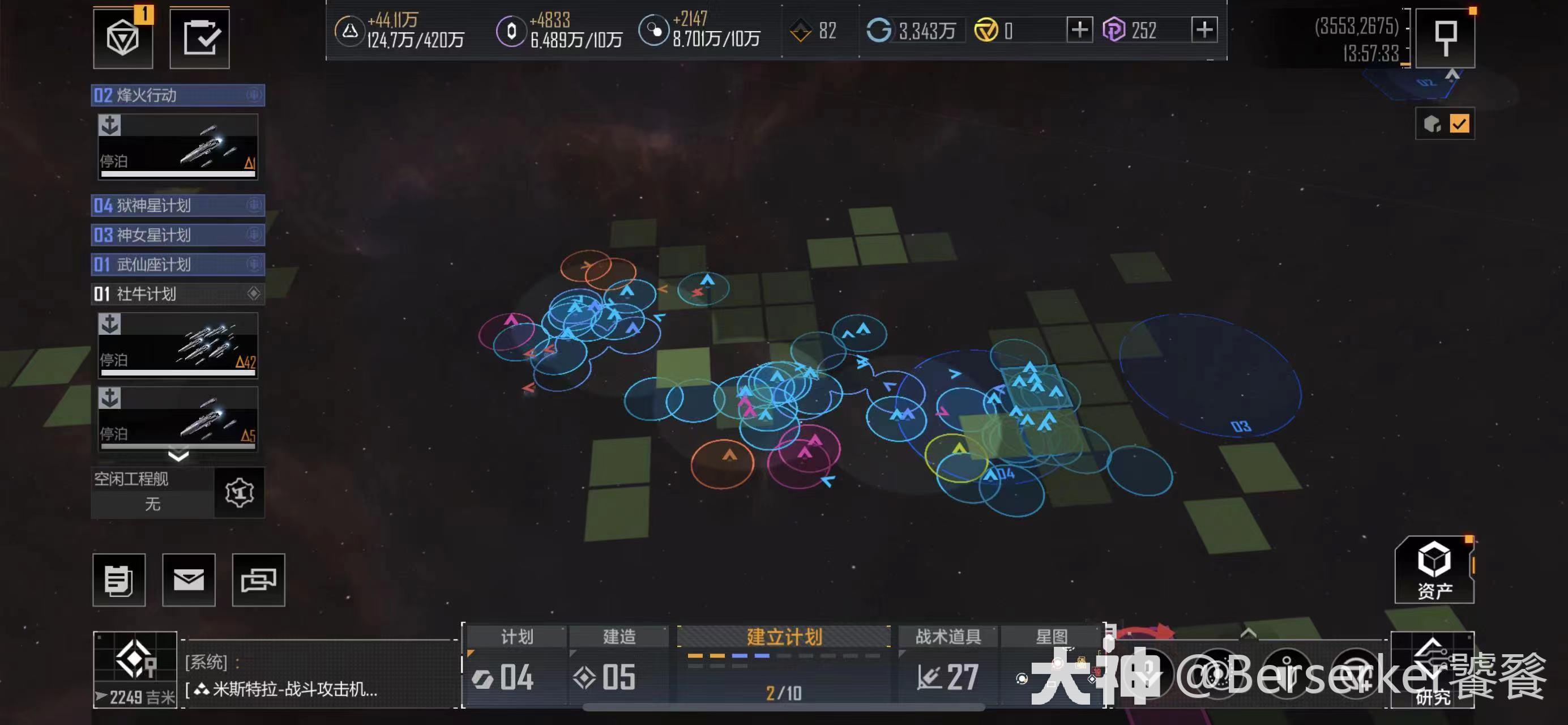
Task: Open the mail envelope button
Action: pyautogui.click(x=189, y=579)
